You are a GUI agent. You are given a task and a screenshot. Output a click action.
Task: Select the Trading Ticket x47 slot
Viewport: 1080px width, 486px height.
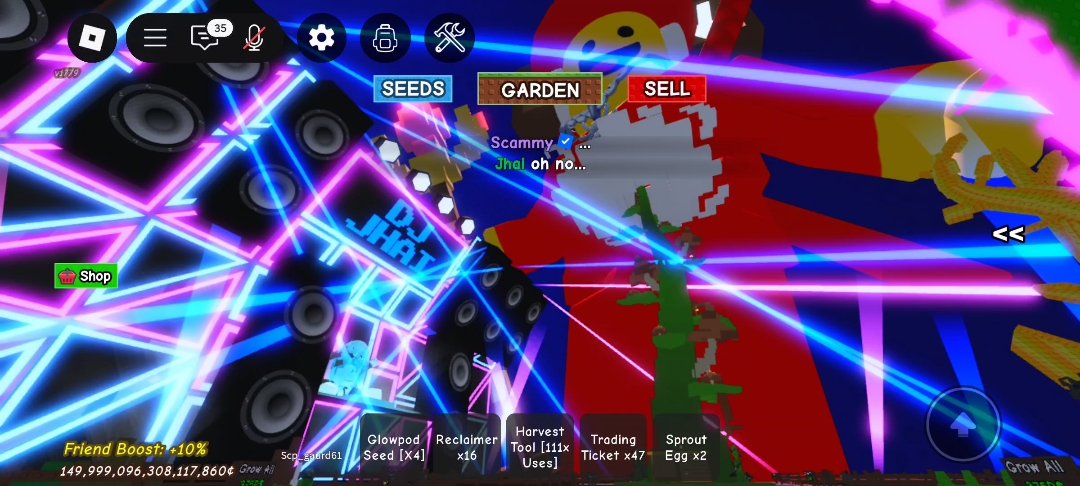[613, 446]
